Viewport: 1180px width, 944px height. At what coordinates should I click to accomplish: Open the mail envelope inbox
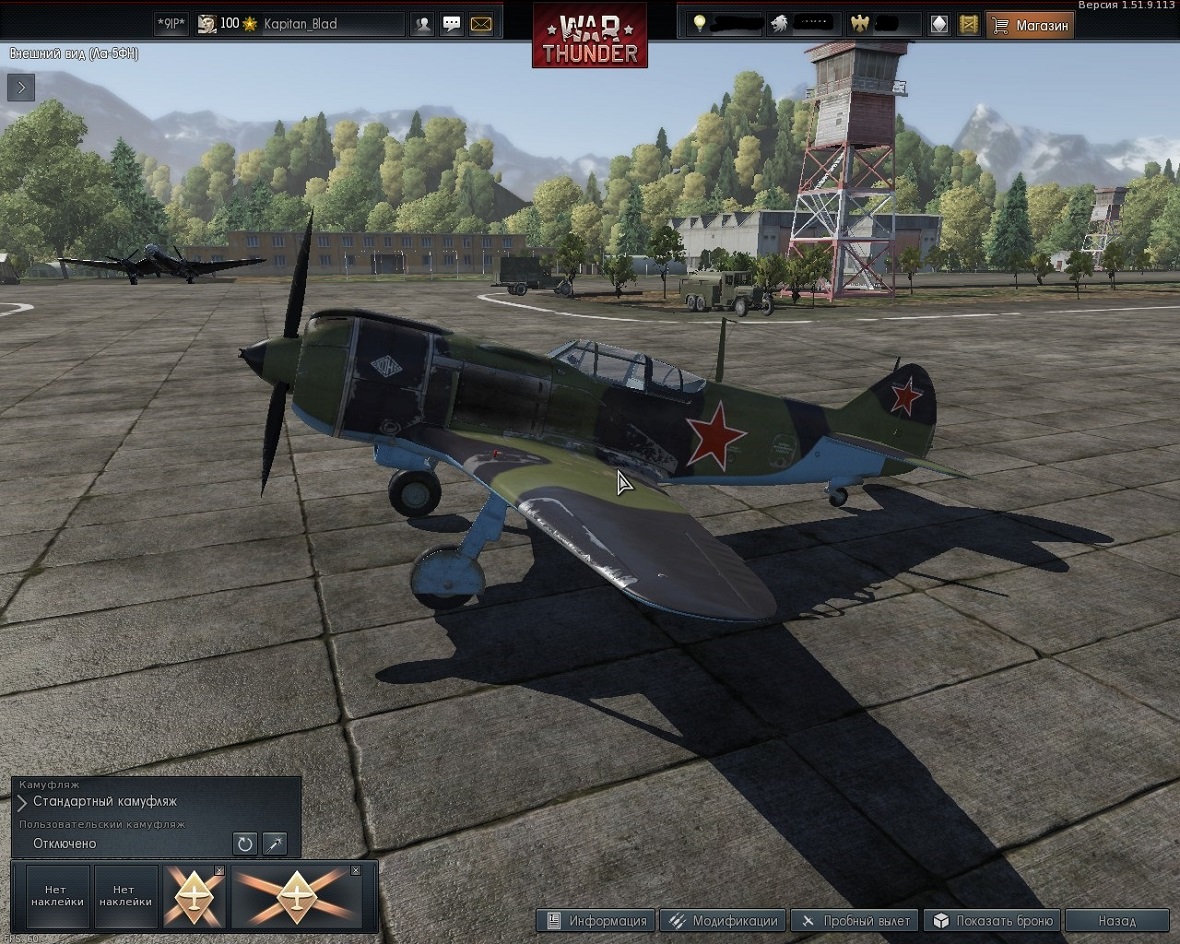click(x=481, y=24)
